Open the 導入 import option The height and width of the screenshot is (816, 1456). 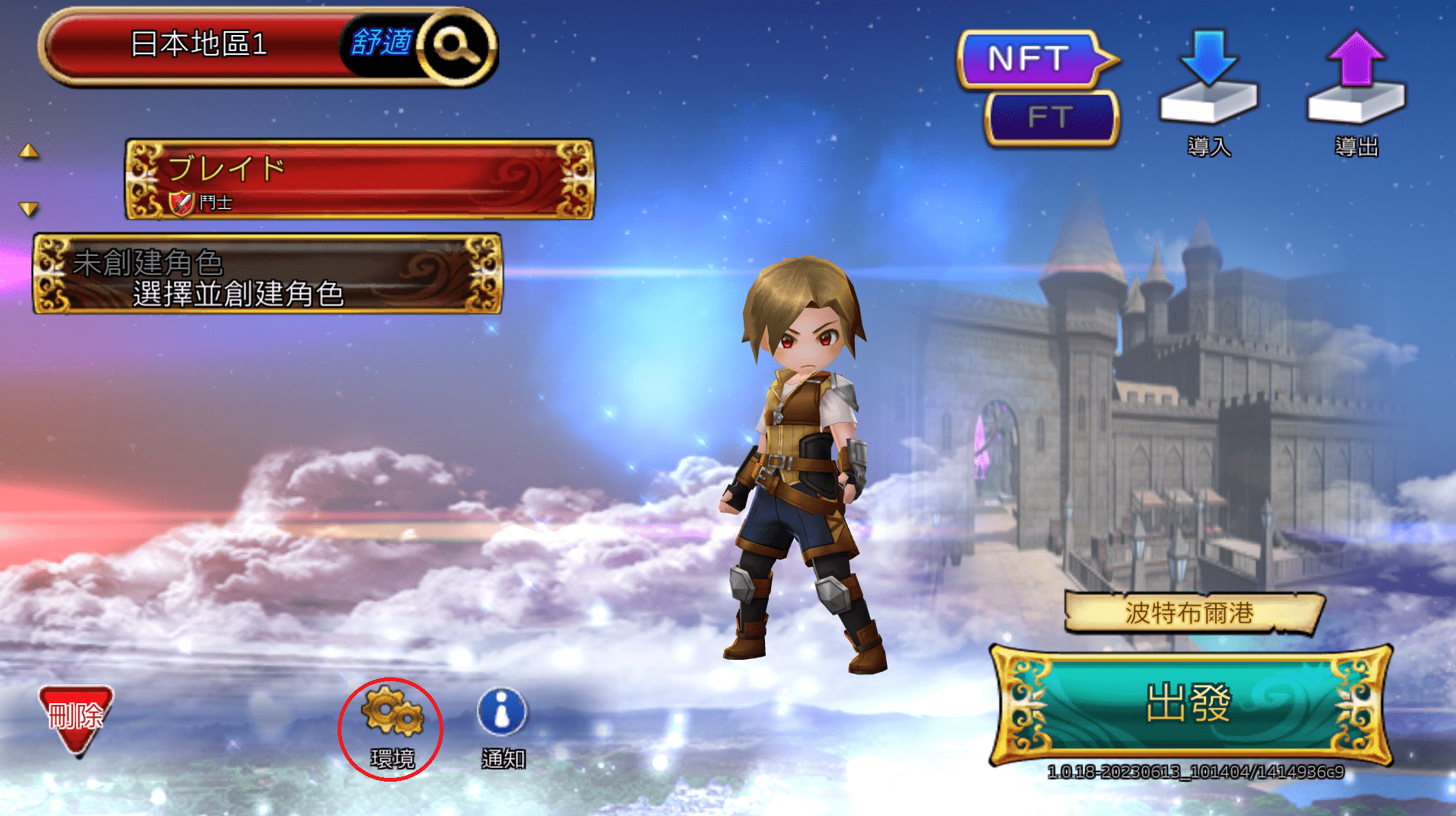pyautogui.click(x=1208, y=91)
